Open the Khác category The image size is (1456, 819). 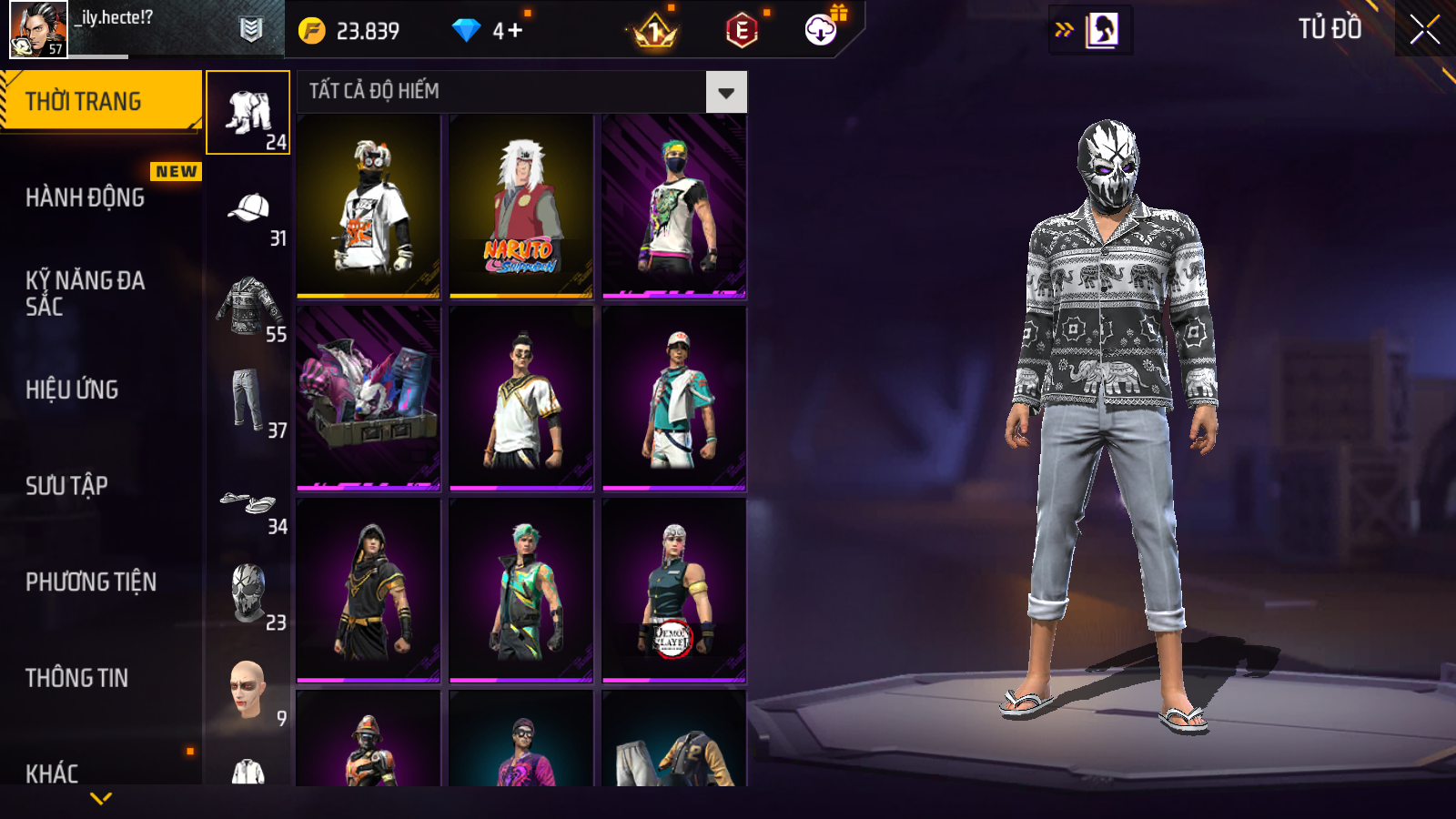tap(53, 773)
